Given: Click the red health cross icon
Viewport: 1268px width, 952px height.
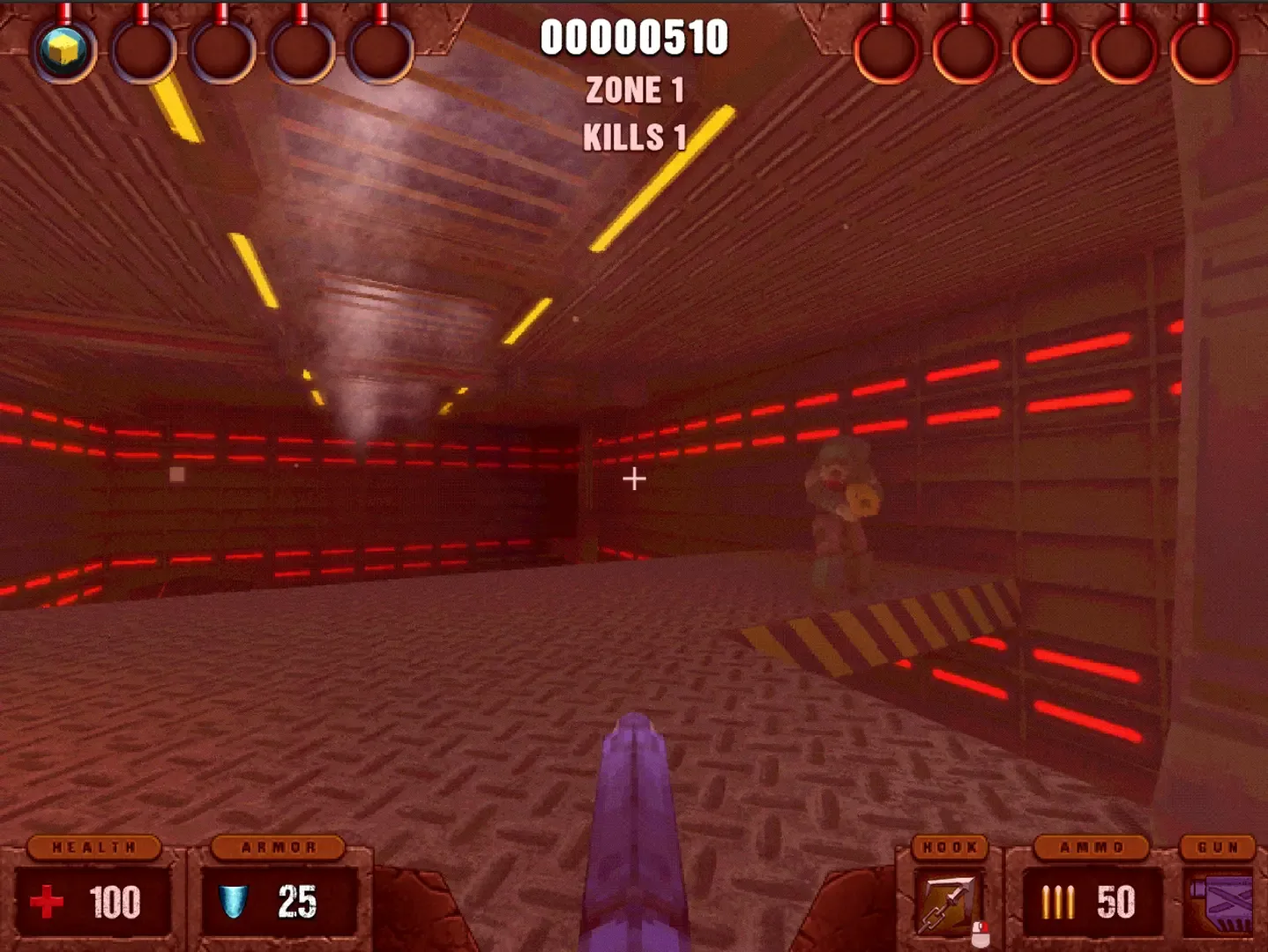Looking at the screenshot, I should tap(46, 901).
